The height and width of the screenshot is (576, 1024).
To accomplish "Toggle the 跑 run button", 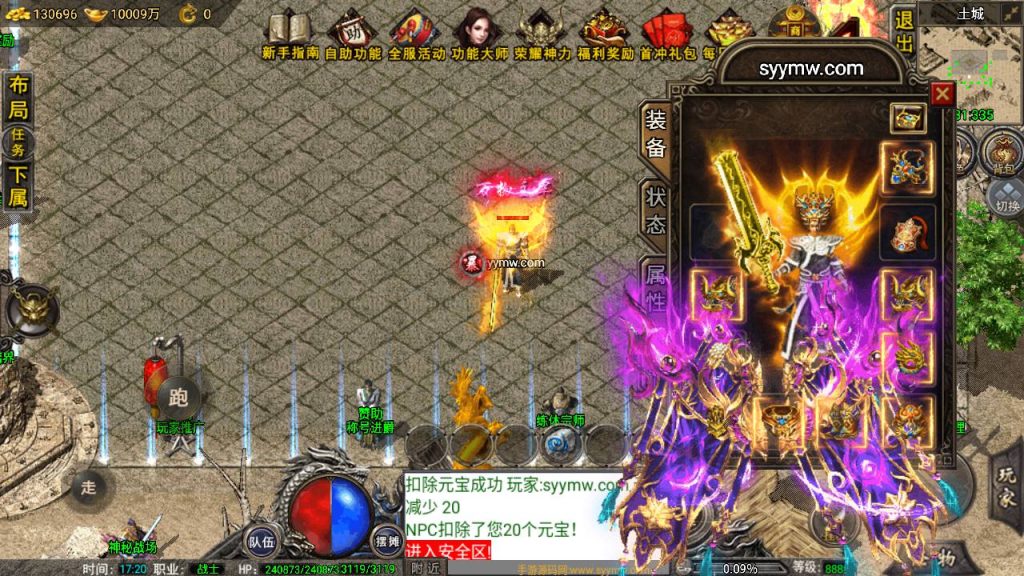I will 179,394.
